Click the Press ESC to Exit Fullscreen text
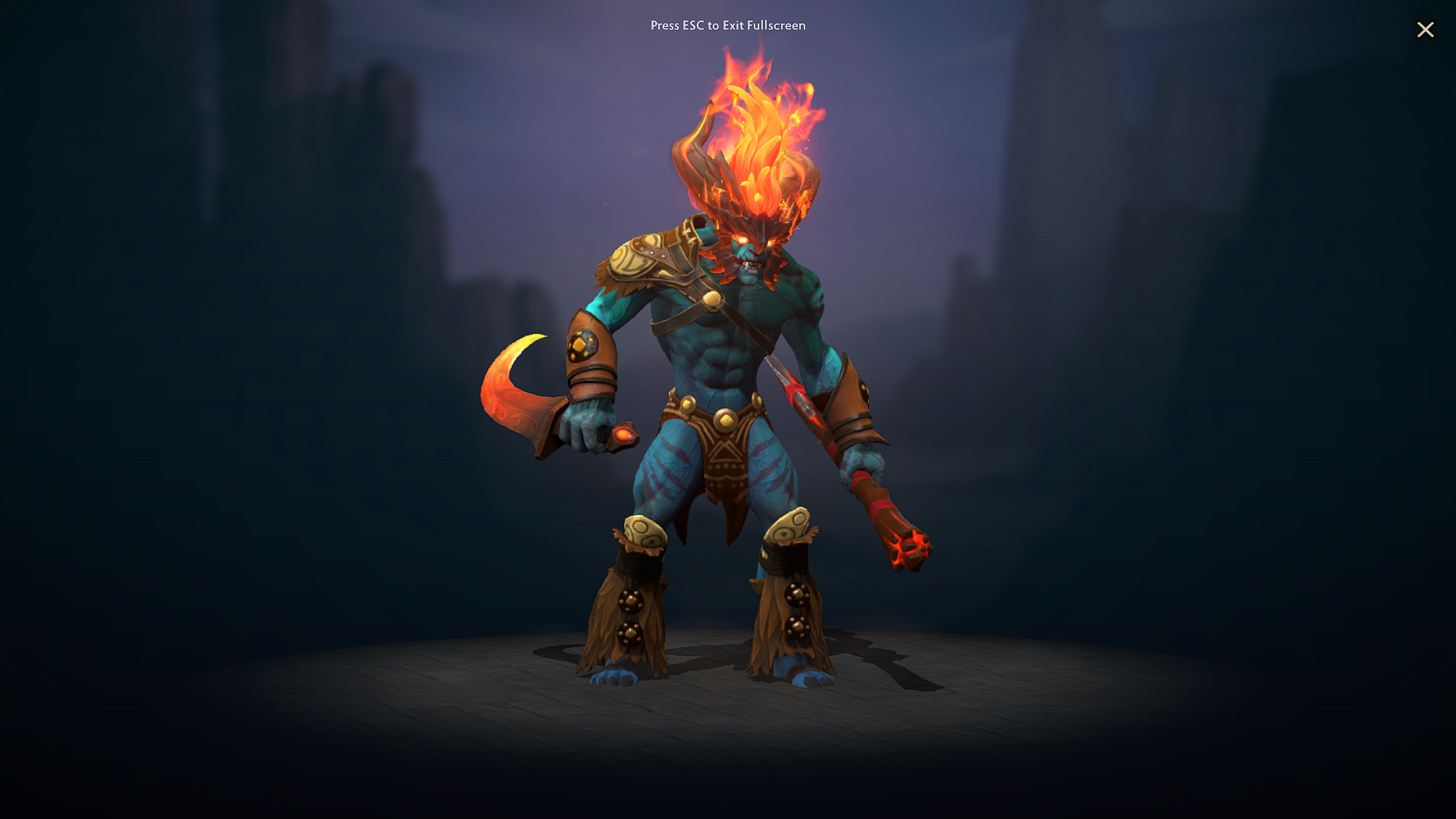The height and width of the screenshot is (819, 1456). point(727,26)
